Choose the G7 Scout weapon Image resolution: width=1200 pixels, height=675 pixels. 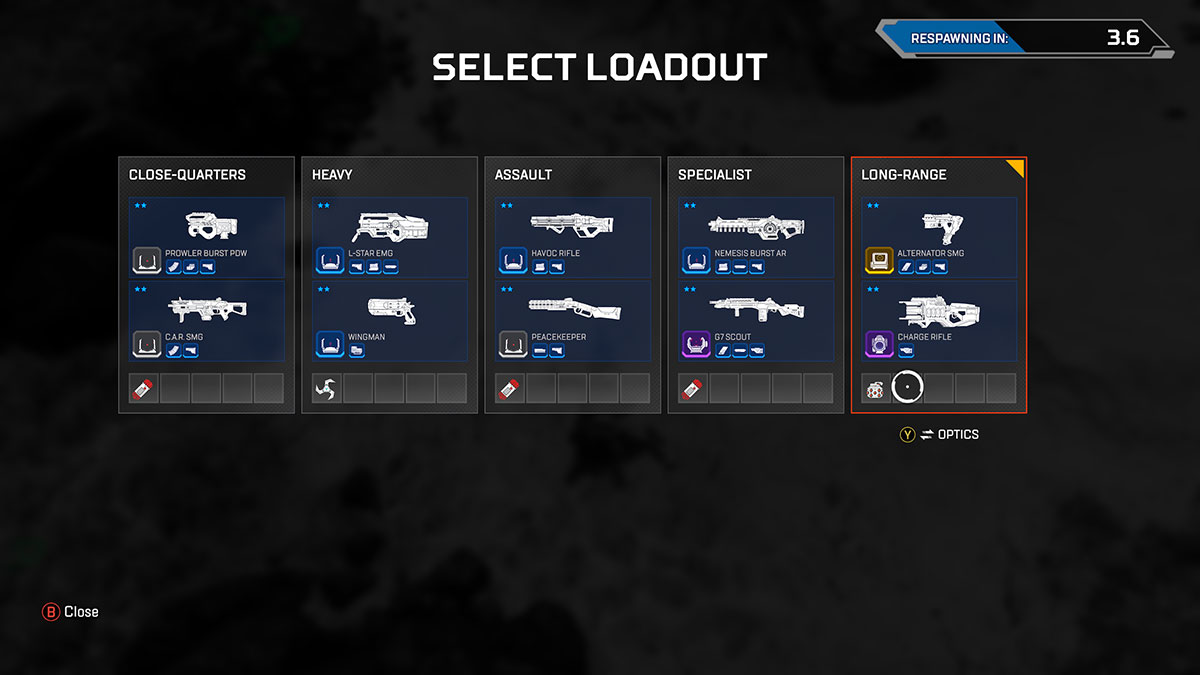point(756,321)
